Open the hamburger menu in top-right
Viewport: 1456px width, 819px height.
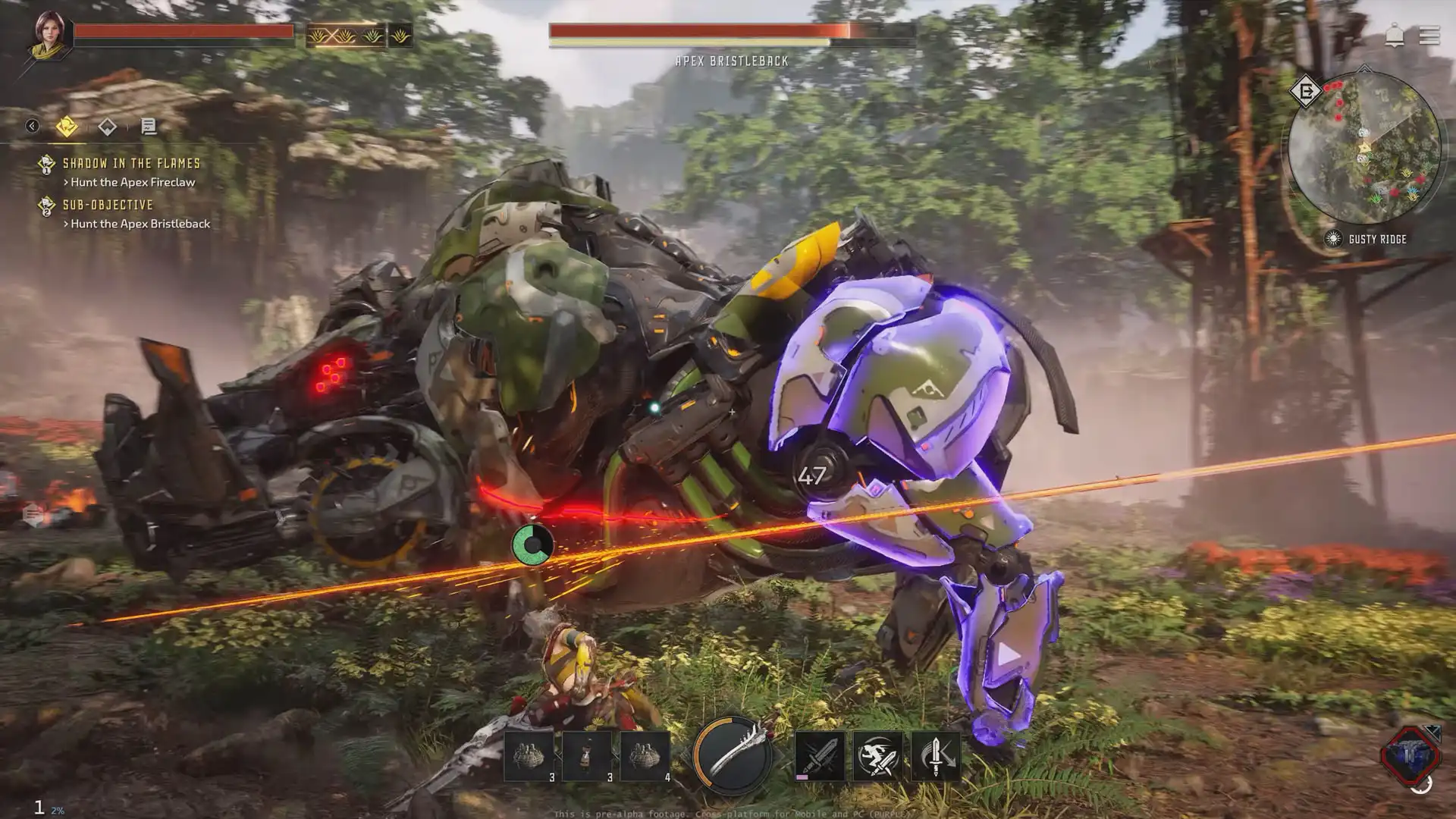click(1429, 36)
